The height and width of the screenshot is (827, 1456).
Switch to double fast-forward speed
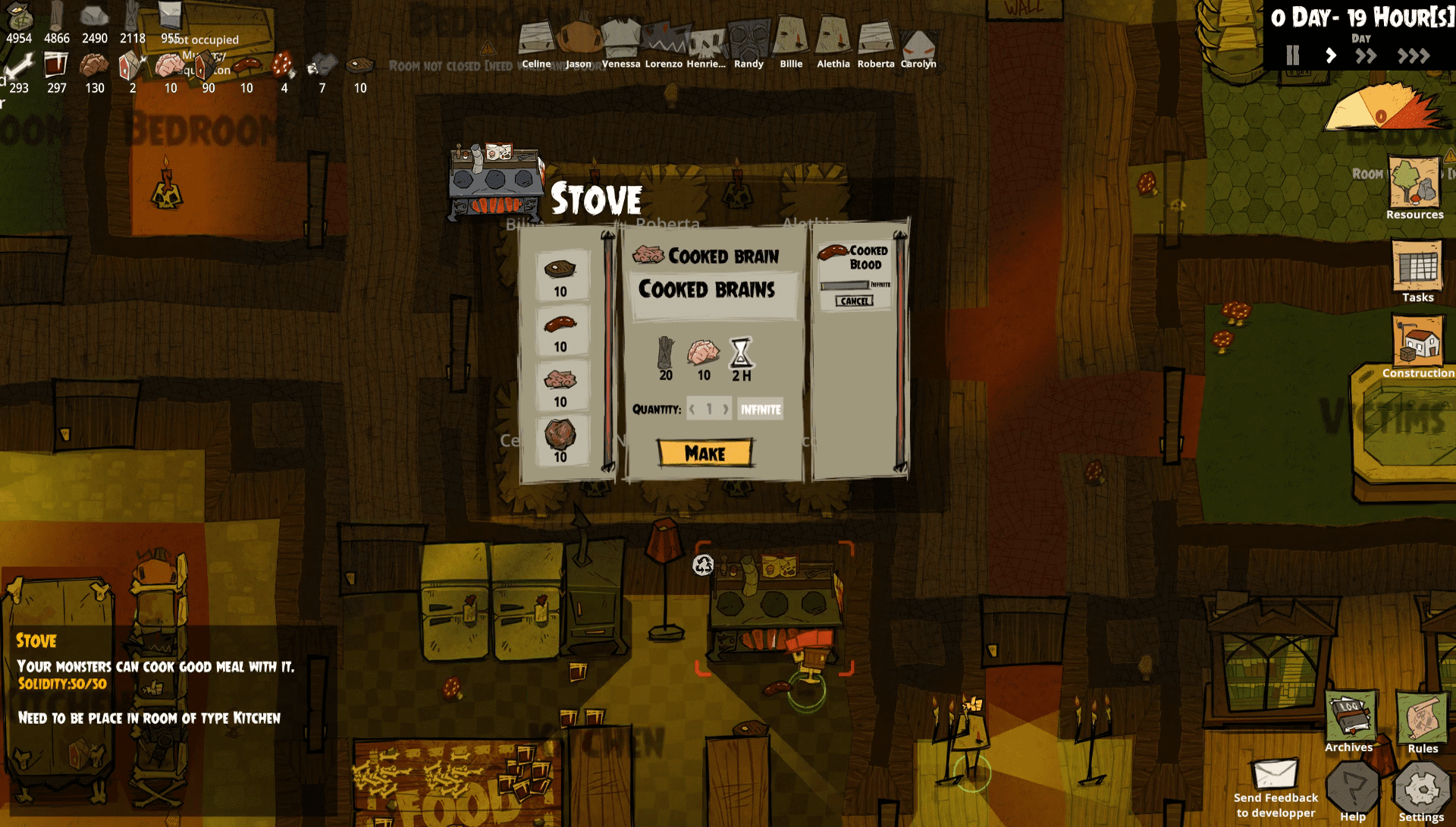(1366, 55)
